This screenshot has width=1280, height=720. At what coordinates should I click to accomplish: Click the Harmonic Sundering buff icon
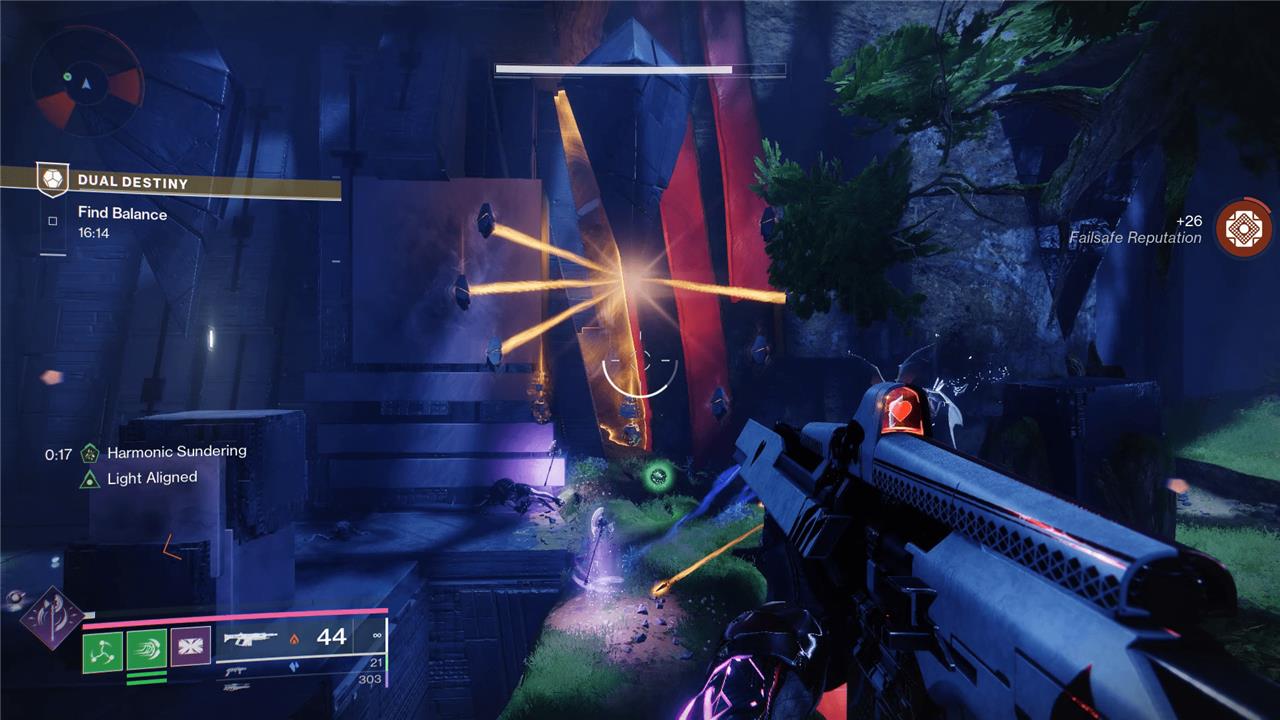(x=90, y=452)
